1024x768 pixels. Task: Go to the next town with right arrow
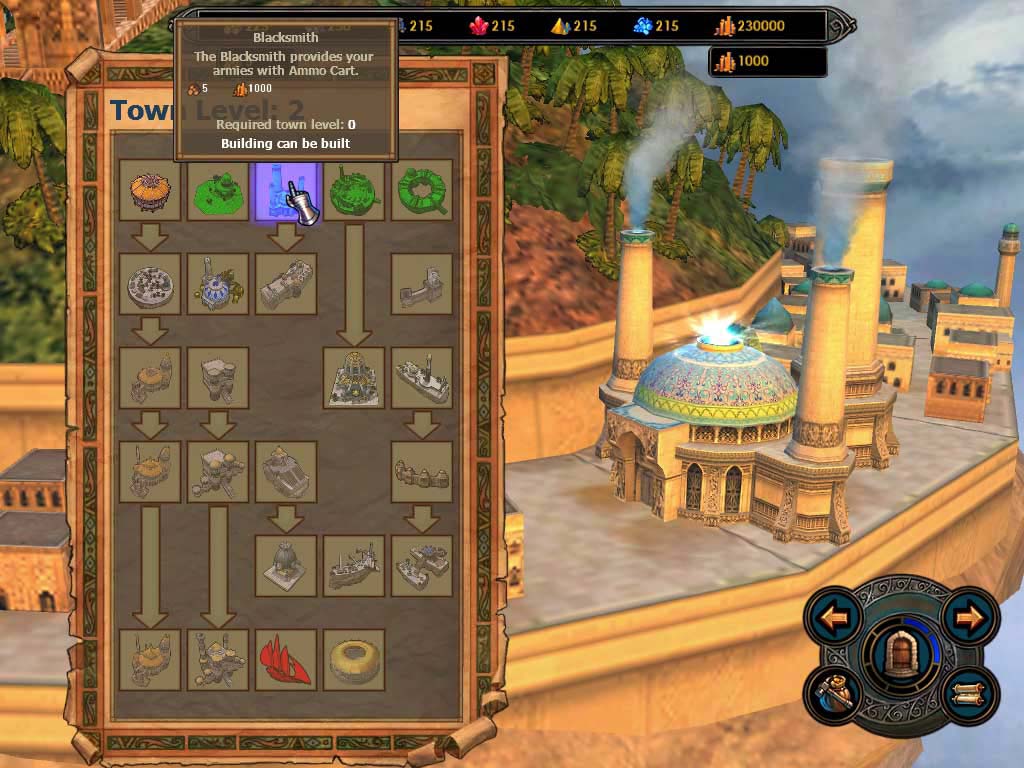968,618
